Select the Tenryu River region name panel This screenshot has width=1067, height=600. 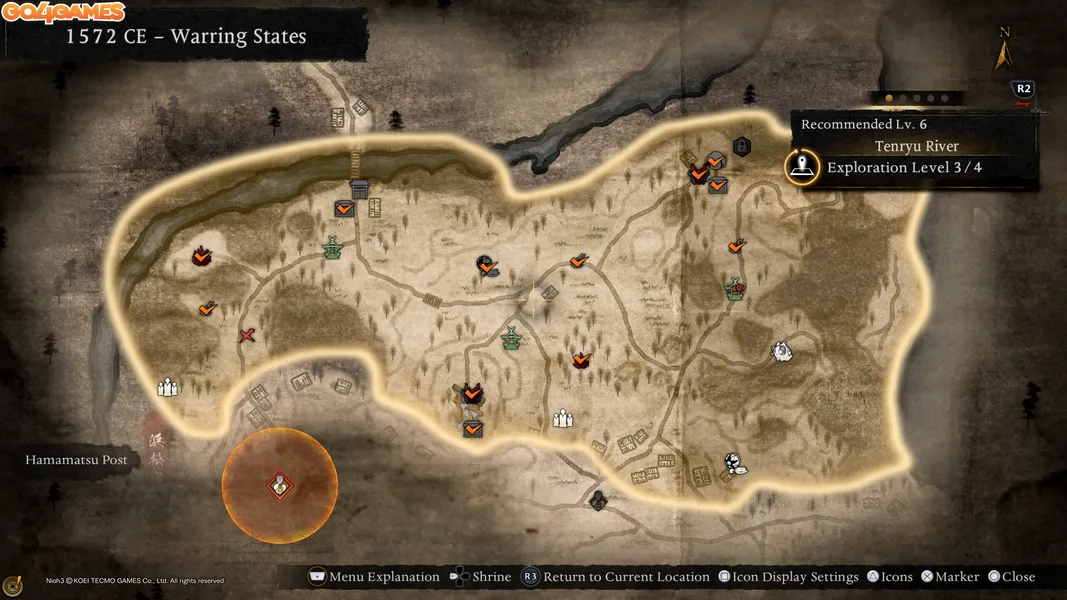point(914,147)
